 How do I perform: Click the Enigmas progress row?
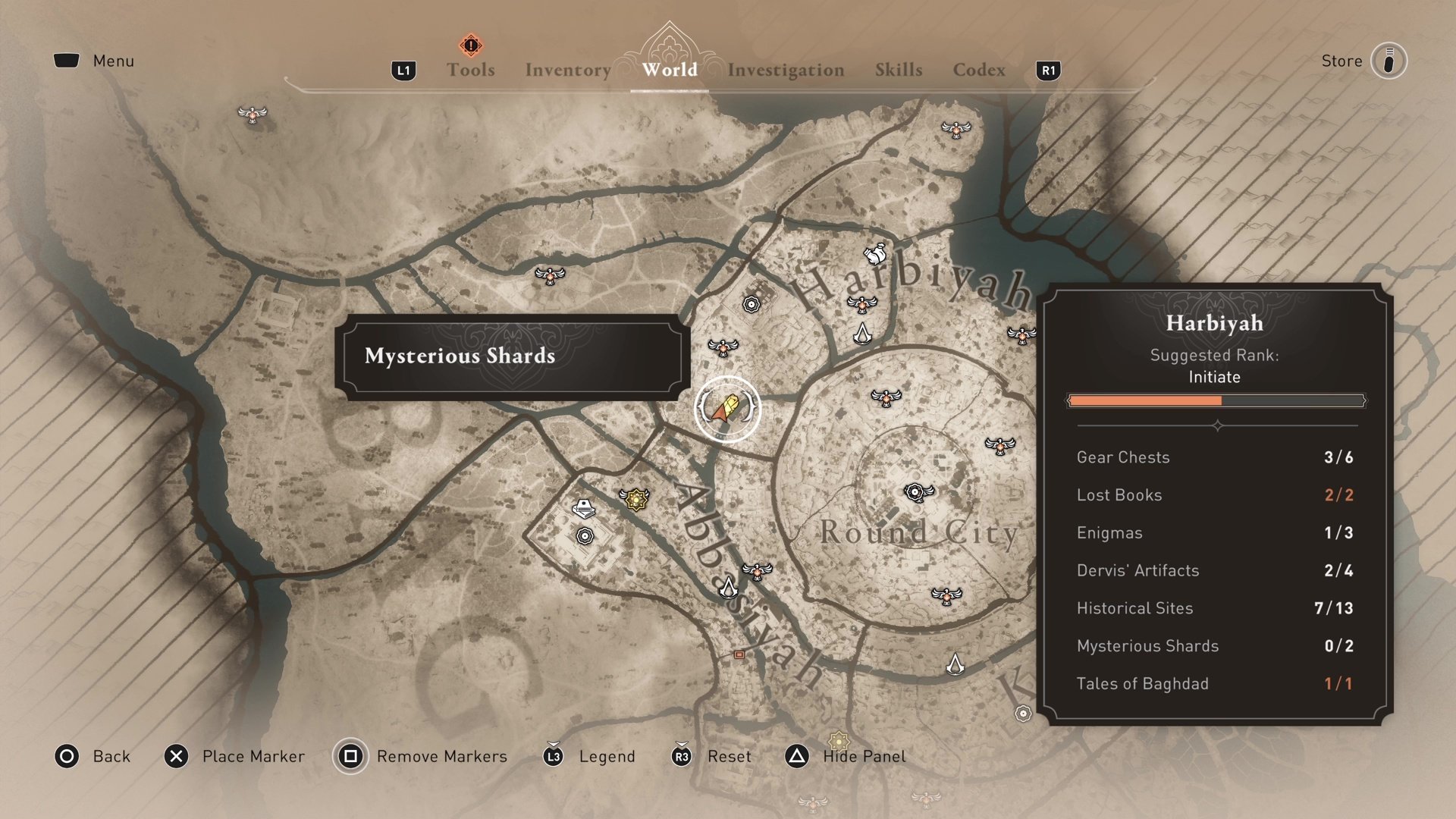coord(1214,533)
